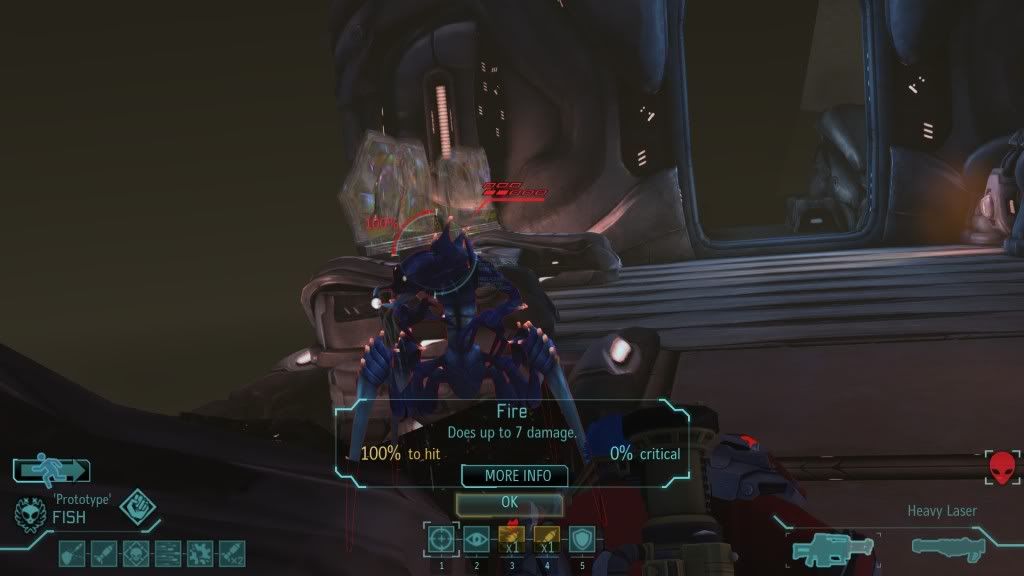This screenshot has height=576, width=1024.
Task: Select the red alien head target icon
Action: (x=1001, y=467)
